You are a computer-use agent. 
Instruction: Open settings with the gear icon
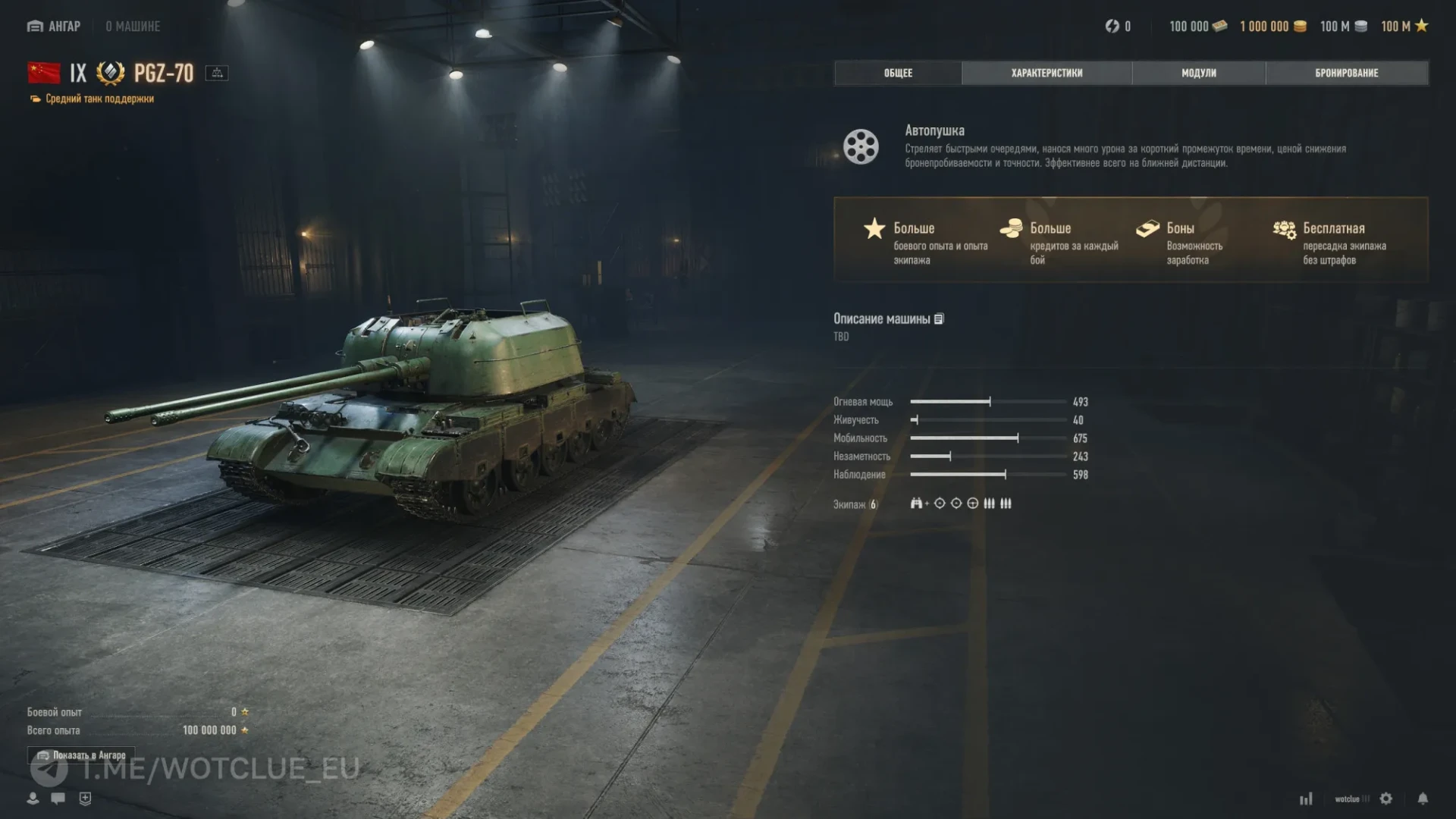[x=1386, y=799]
